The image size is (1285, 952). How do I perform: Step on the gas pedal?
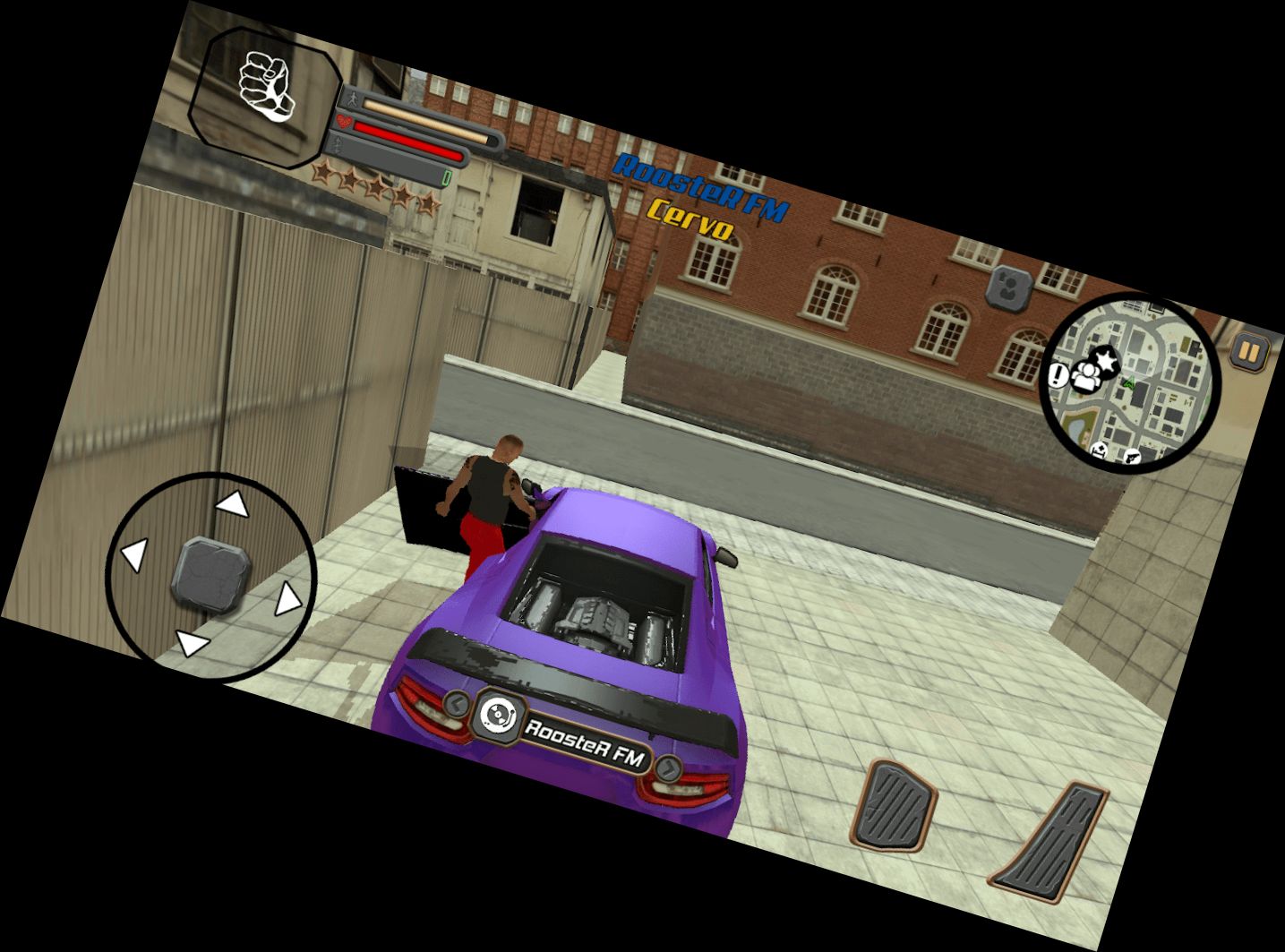coord(1048,847)
